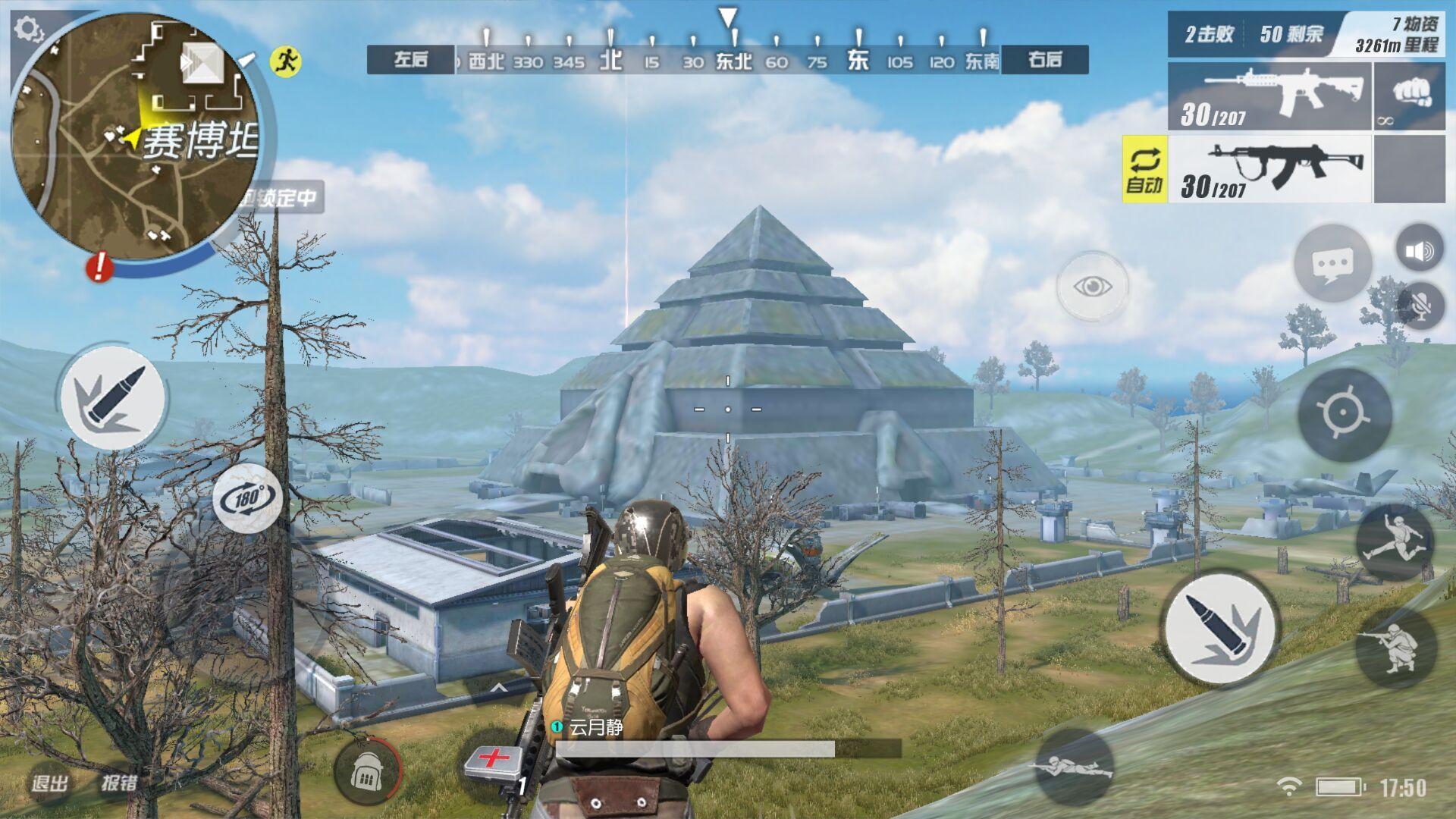Tap the prone soldier button
The width and height of the screenshot is (1456, 819).
pyautogui.click(x=1074, y=766)
